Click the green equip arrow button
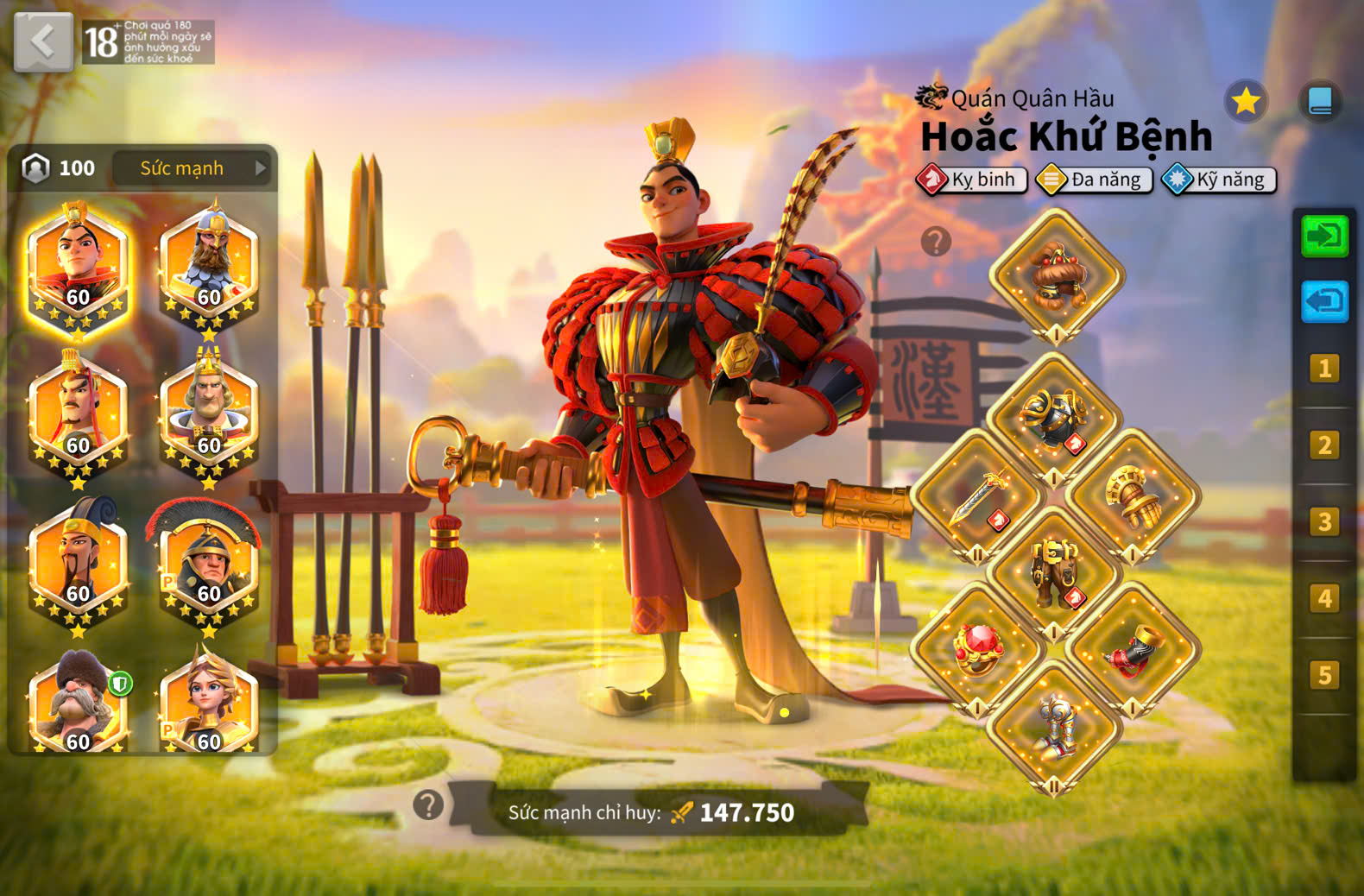The height and width of the screenshot is (896, 1364). [1324, 236]
